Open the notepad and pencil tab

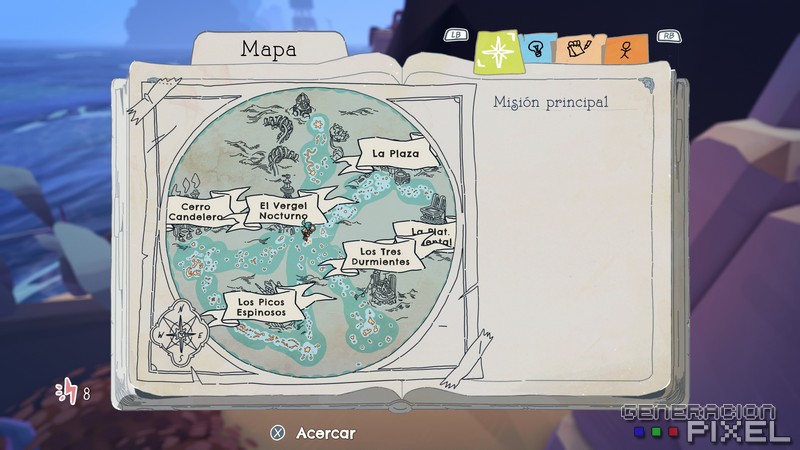[576, 48]
